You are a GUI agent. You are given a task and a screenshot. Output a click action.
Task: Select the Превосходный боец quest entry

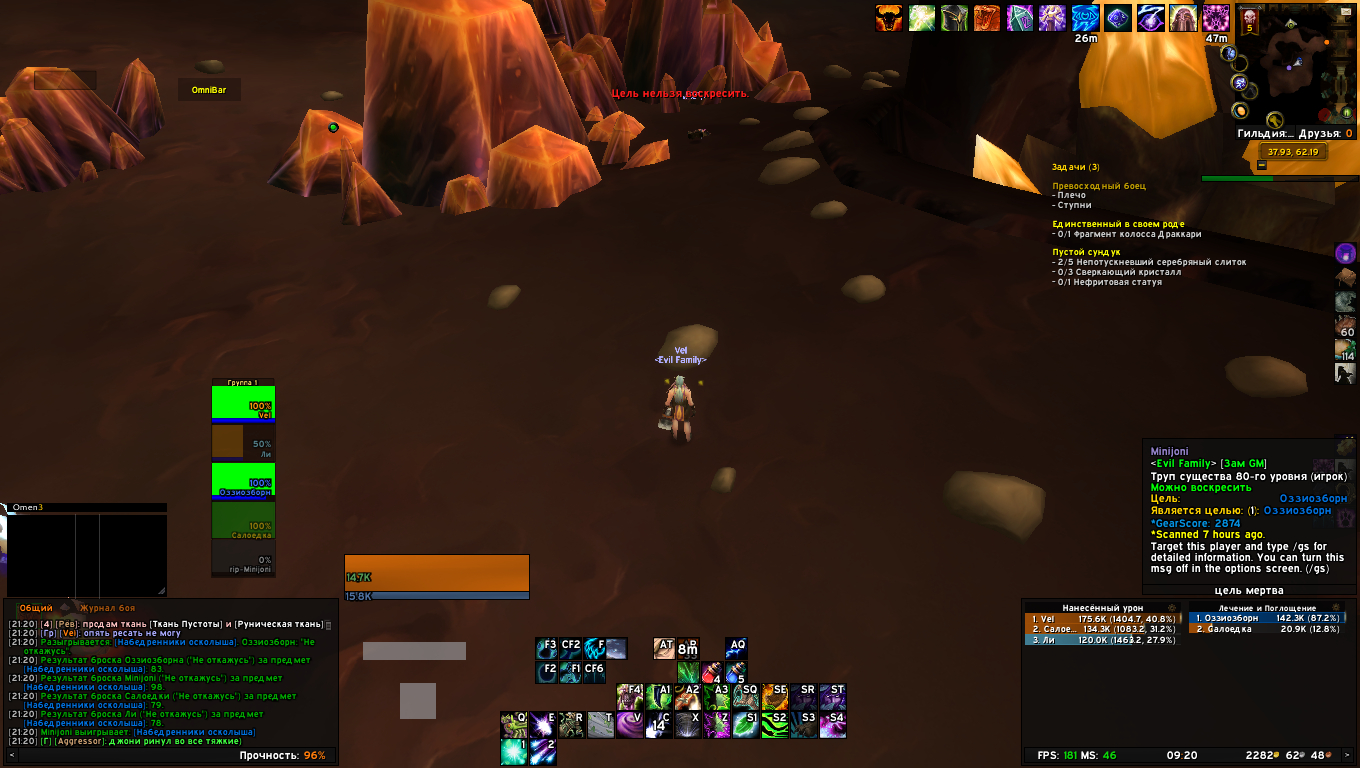1098,186
